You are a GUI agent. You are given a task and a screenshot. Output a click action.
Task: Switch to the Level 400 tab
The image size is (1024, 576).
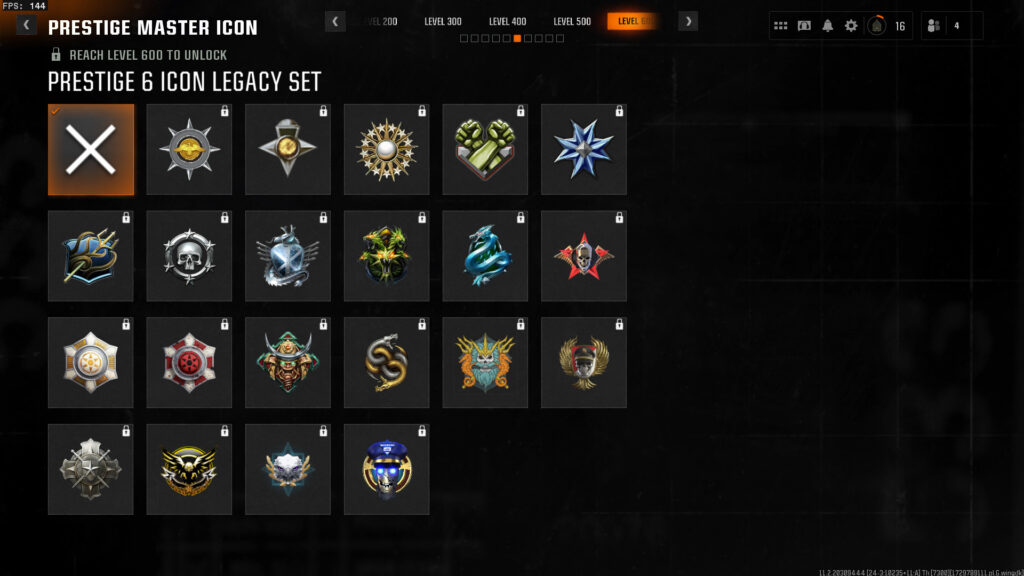pos(507,21)
